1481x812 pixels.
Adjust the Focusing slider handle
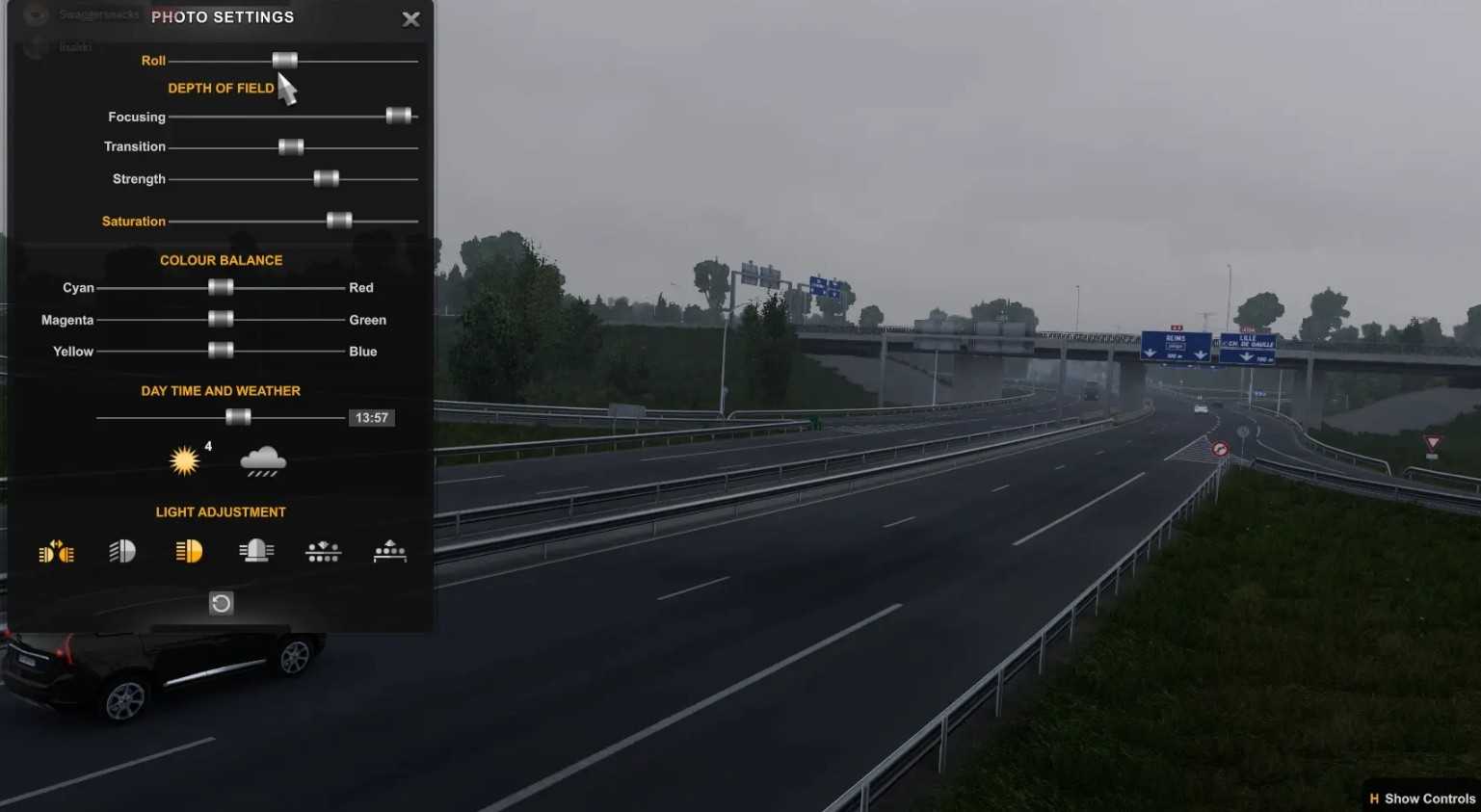pyautogui.click(x=398, y=116)
